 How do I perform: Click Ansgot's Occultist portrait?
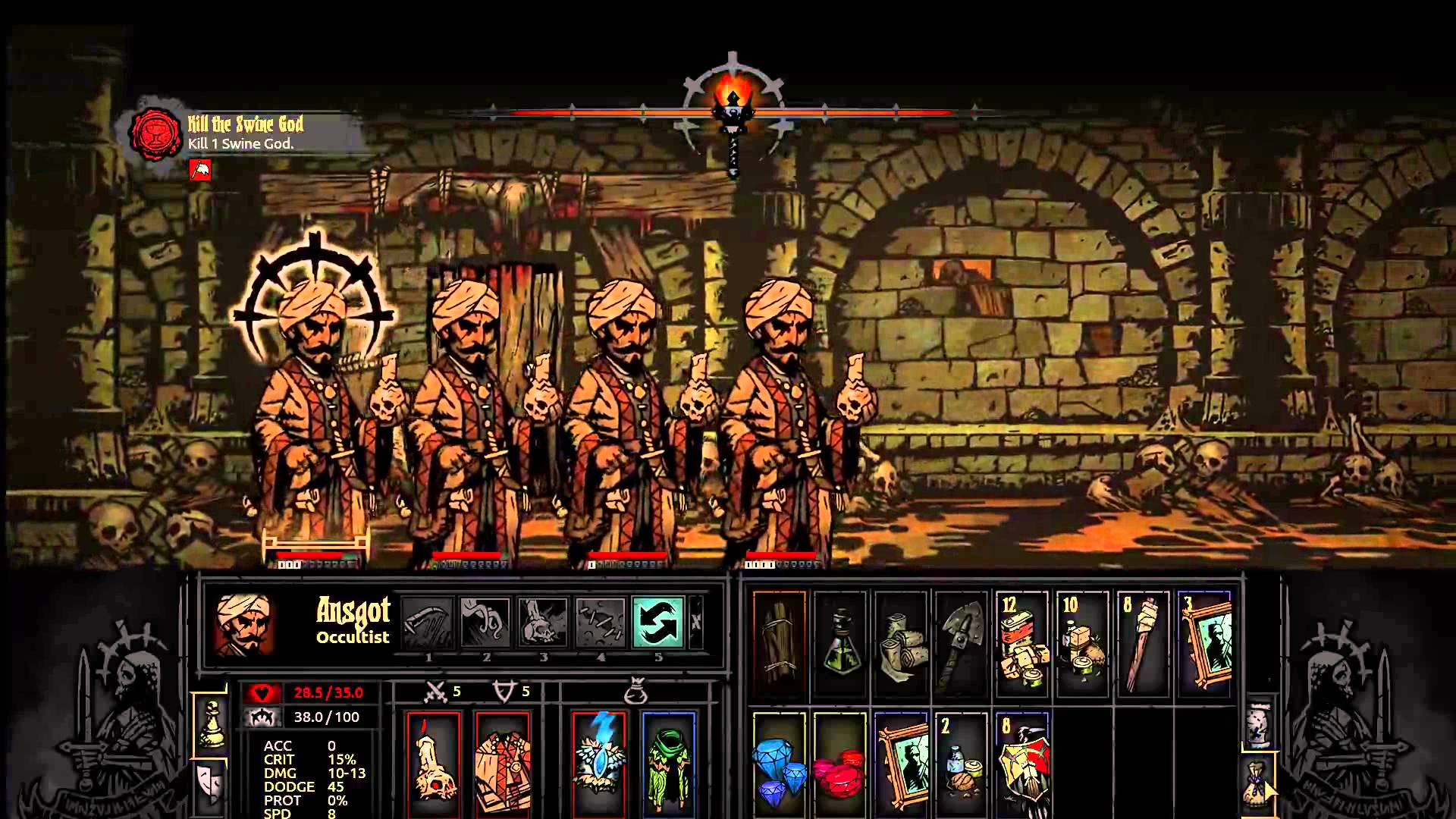point(243,624)
